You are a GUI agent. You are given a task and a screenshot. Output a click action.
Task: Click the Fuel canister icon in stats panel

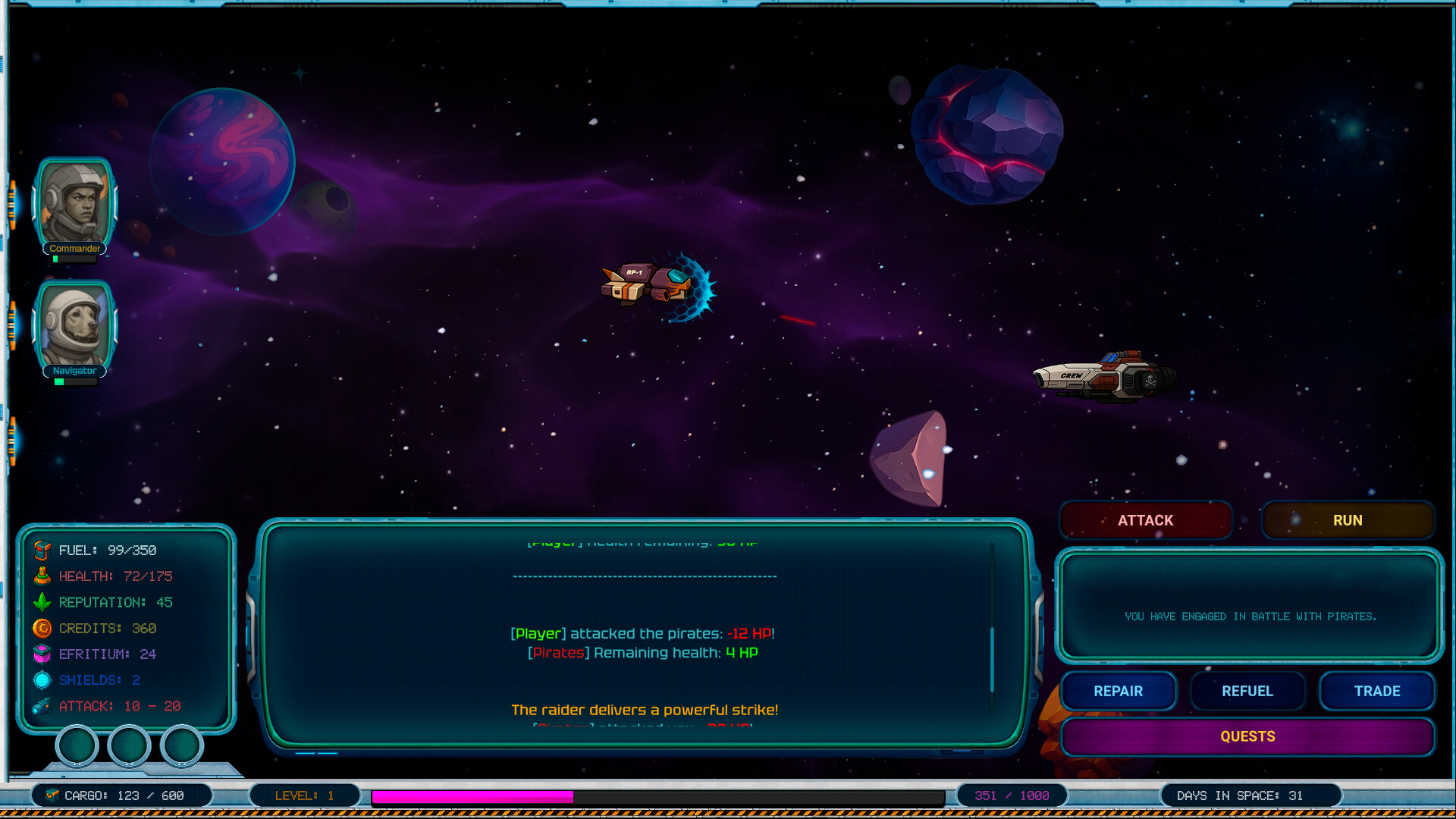coord(42,550)
